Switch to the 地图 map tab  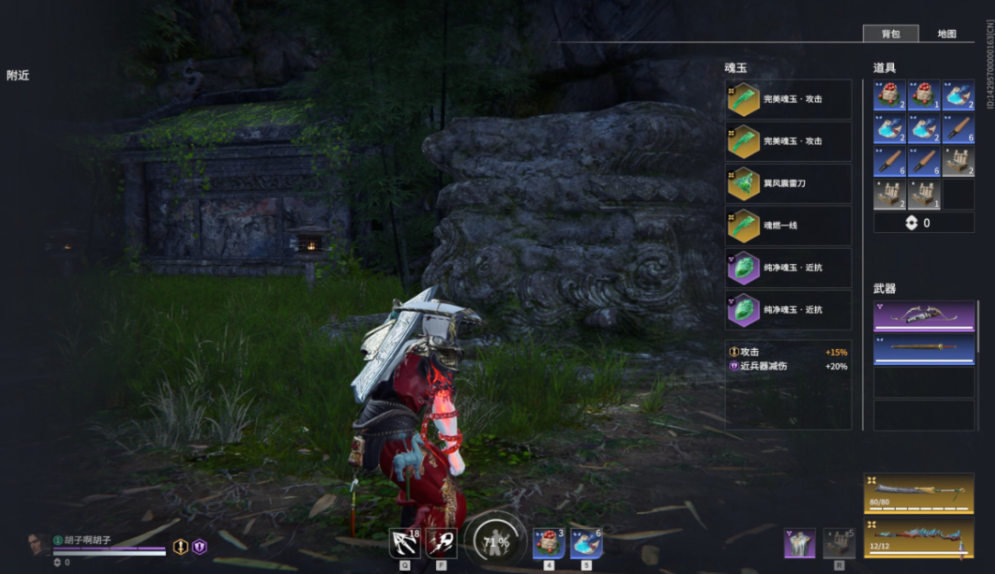(946, 33)
